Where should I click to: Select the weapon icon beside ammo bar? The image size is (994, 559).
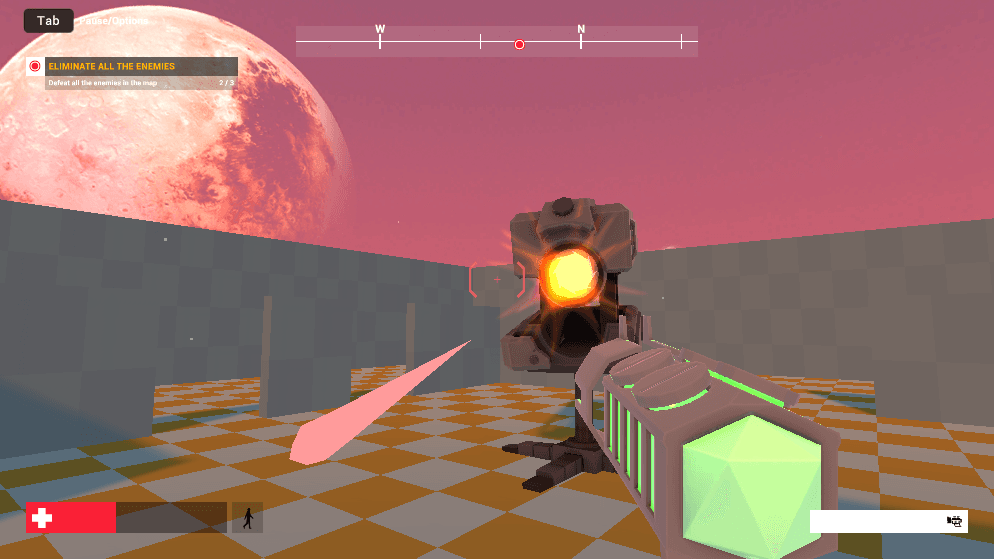[x=954, y=521]
